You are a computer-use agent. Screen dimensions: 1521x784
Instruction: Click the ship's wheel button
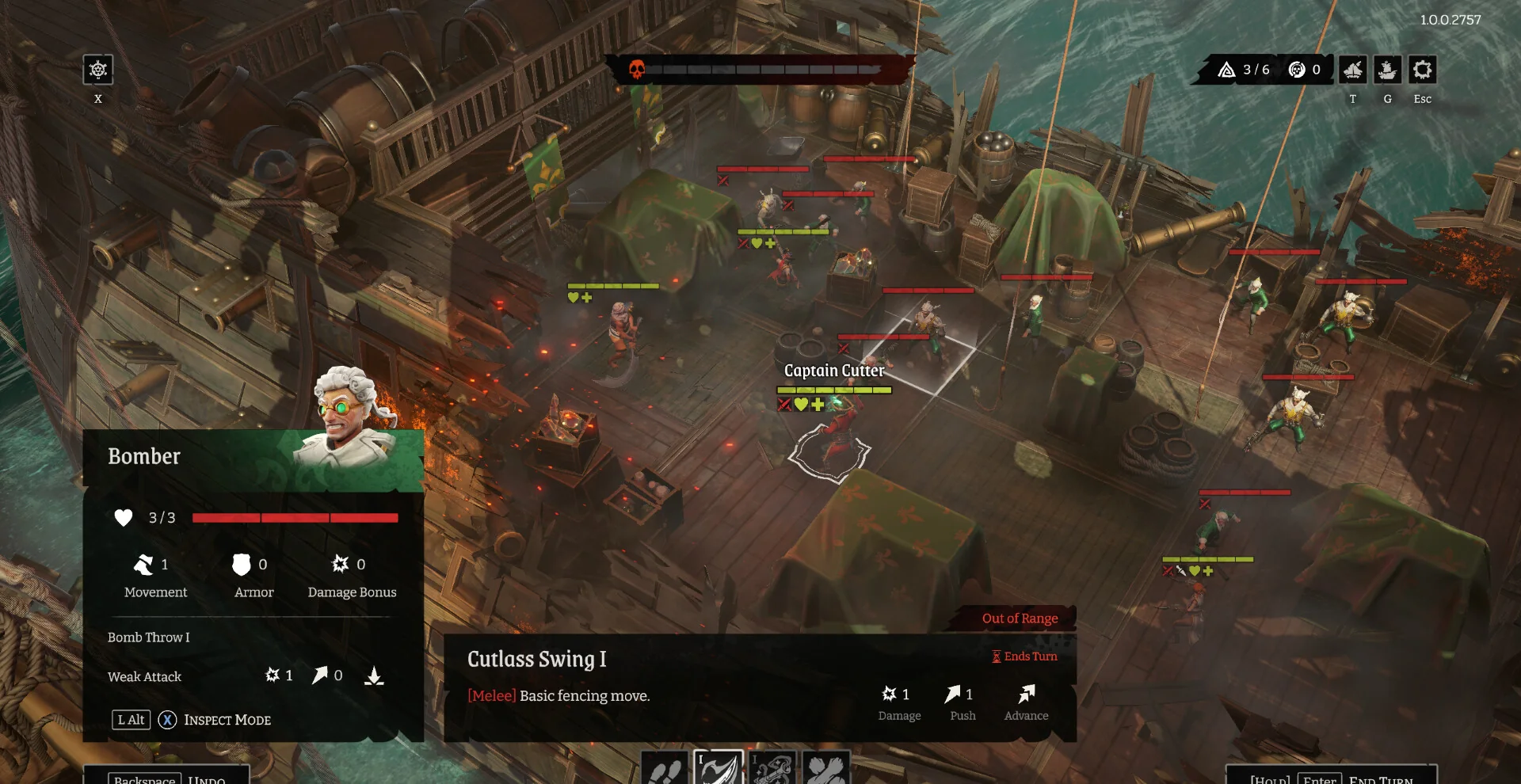pyautogui.click(x=98, y=70)
